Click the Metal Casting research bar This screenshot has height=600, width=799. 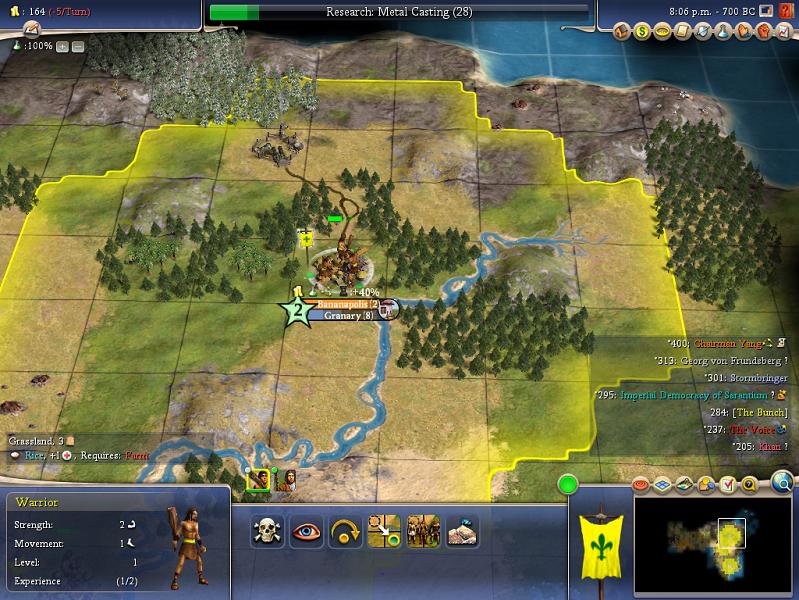398,12
